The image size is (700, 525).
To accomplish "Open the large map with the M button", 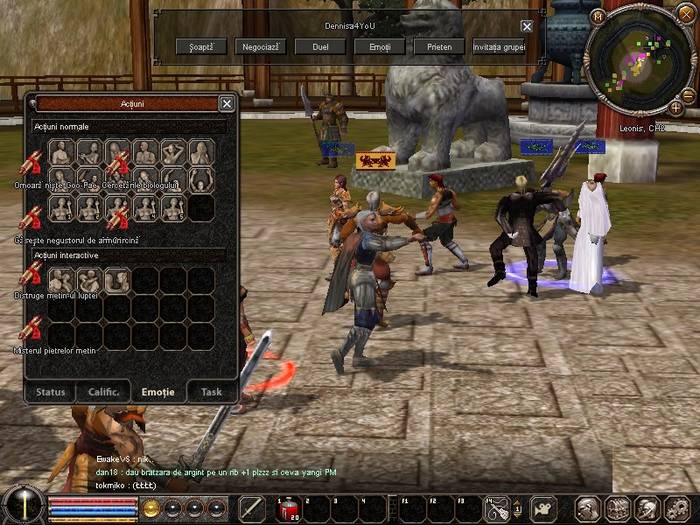I will click(598, 16).
